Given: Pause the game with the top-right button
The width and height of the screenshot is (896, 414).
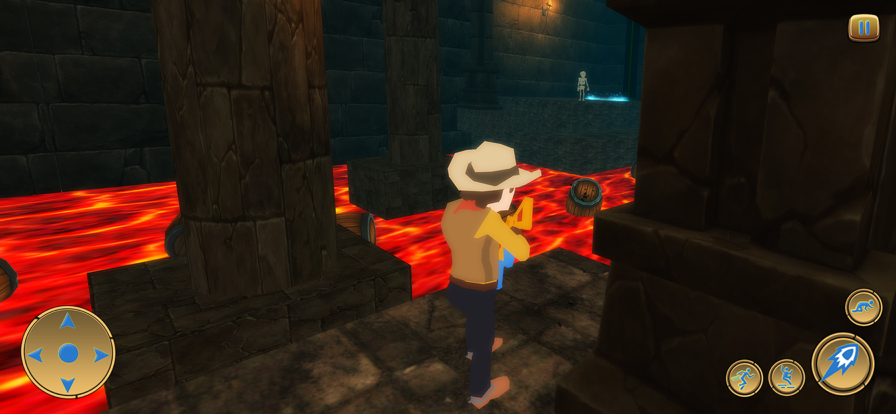Looking at the screenshot, I should click(863, 28).
